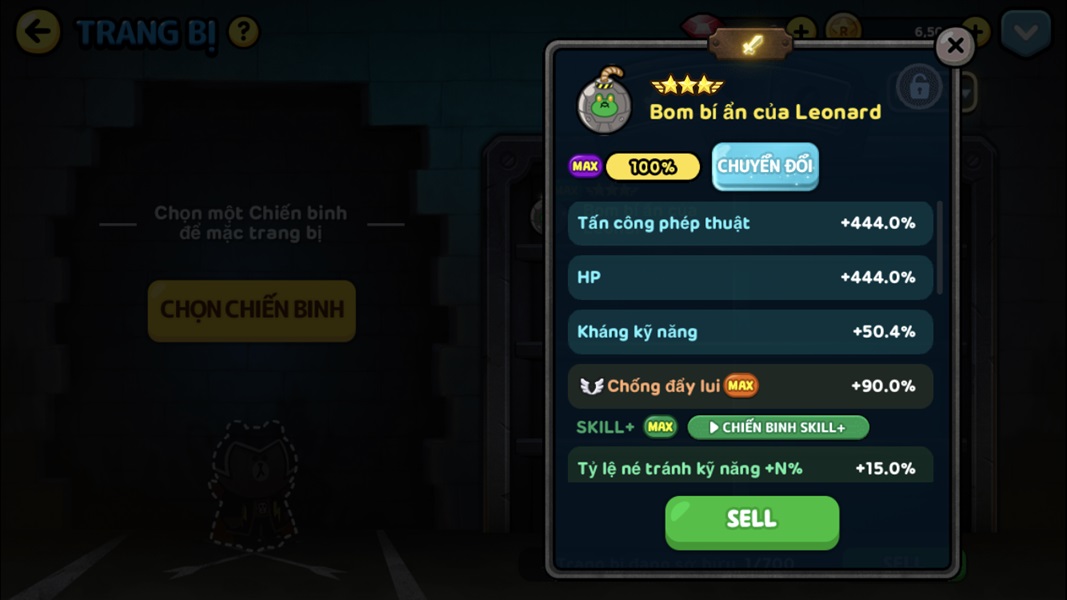Close the item details popup
The height and width of the screenshot is (600, 1067).
pyautogui.click(x=955, y=46)
